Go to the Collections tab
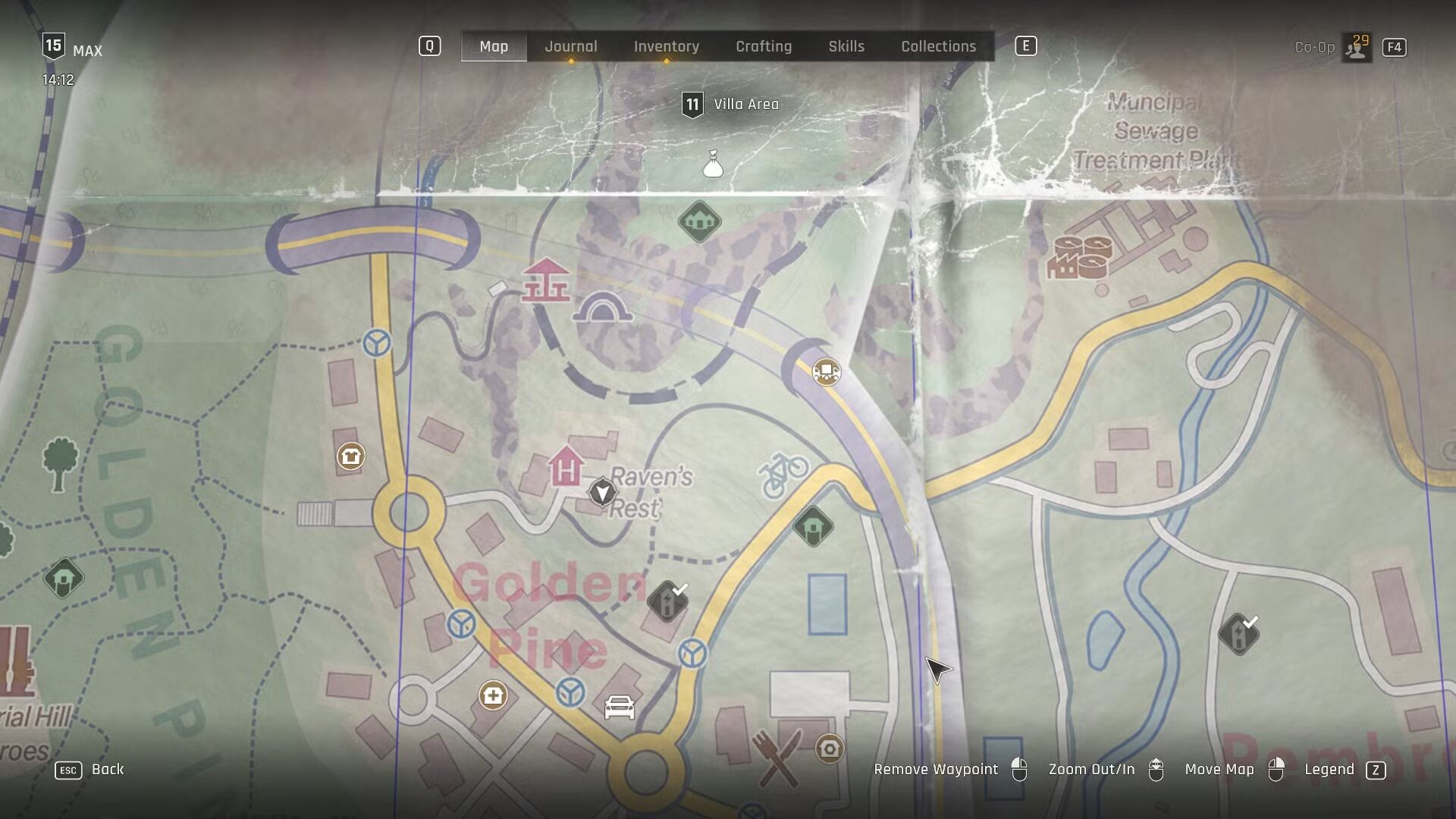This screenshot has width=1456, height=819. tap(938, 46)
